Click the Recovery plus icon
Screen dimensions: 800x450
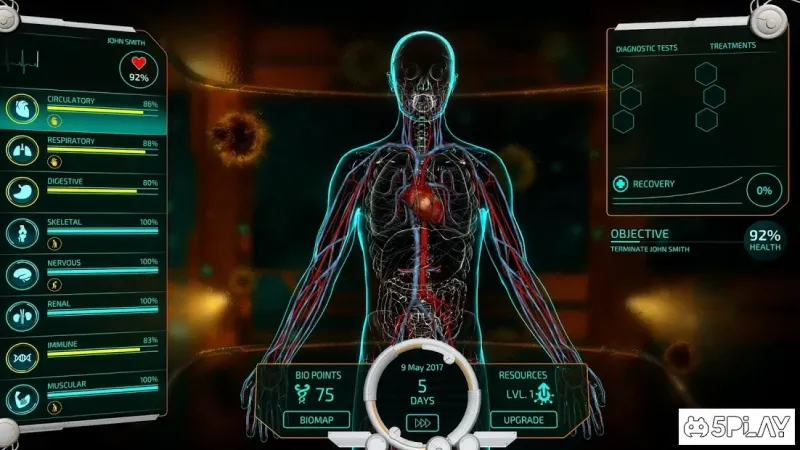click(621, 185)
